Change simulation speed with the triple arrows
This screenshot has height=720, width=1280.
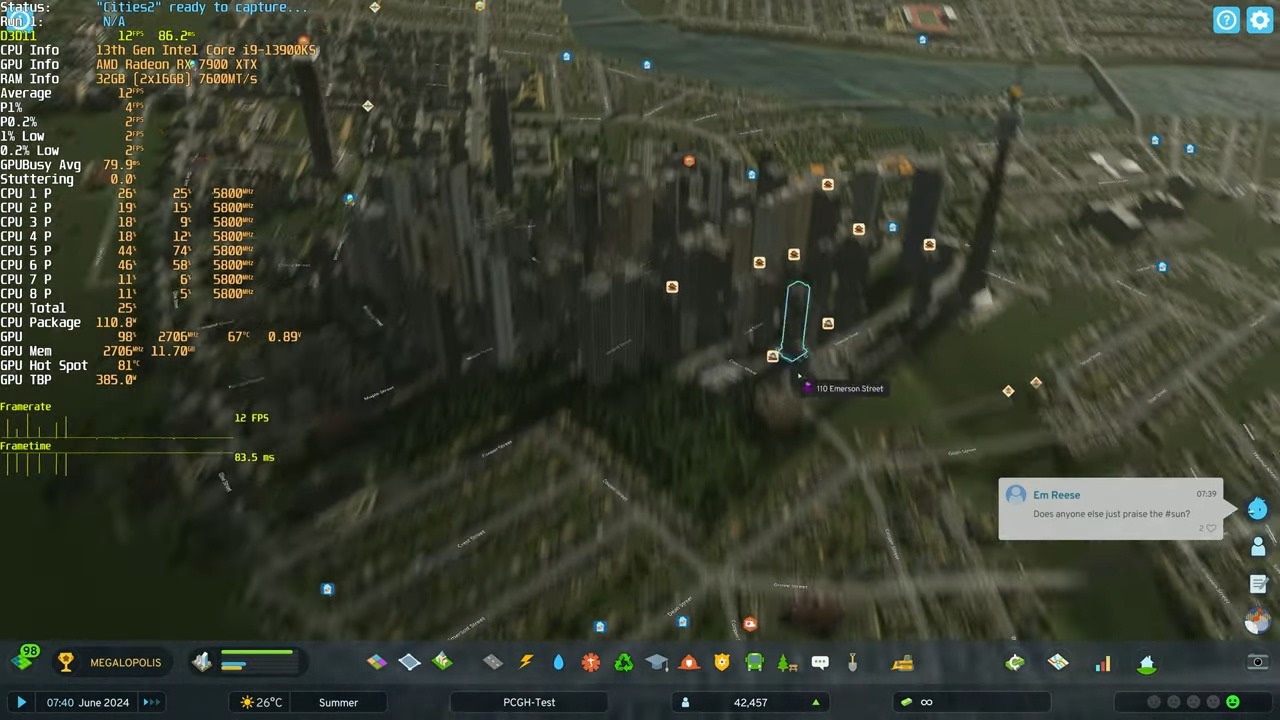pyautogui.click(x=151, y=702)
